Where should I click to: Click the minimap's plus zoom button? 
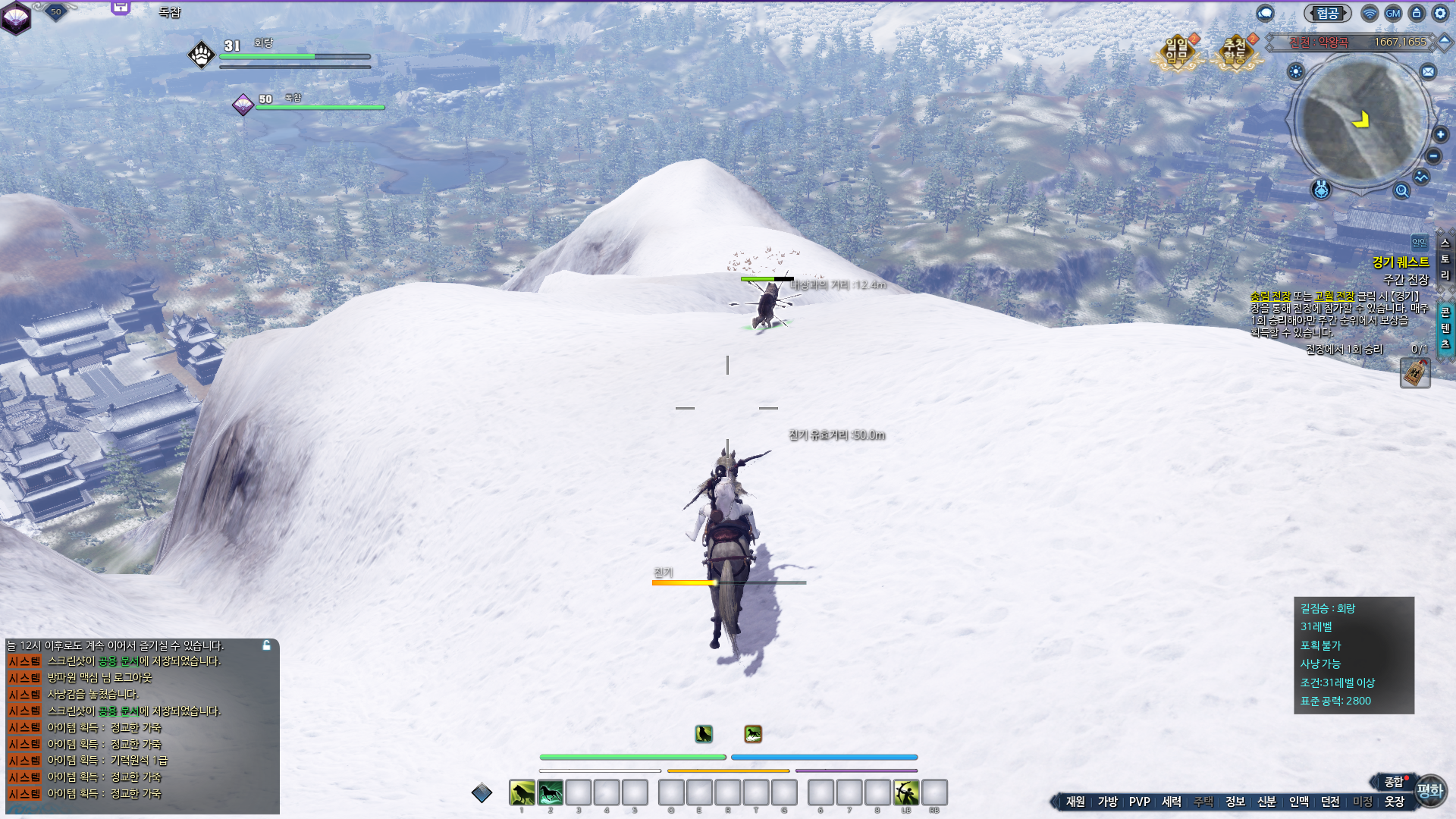pyautogui.click(x=1441, y=135)
